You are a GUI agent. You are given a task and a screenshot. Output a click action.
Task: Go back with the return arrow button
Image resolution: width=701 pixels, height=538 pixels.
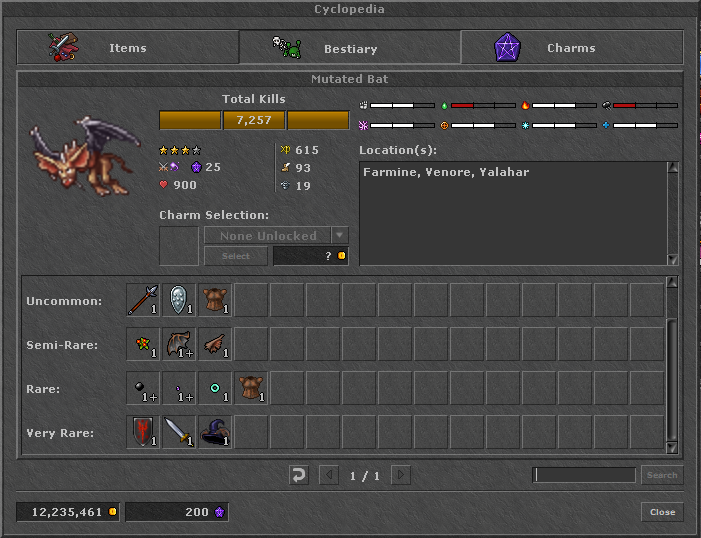coord(298,475)
